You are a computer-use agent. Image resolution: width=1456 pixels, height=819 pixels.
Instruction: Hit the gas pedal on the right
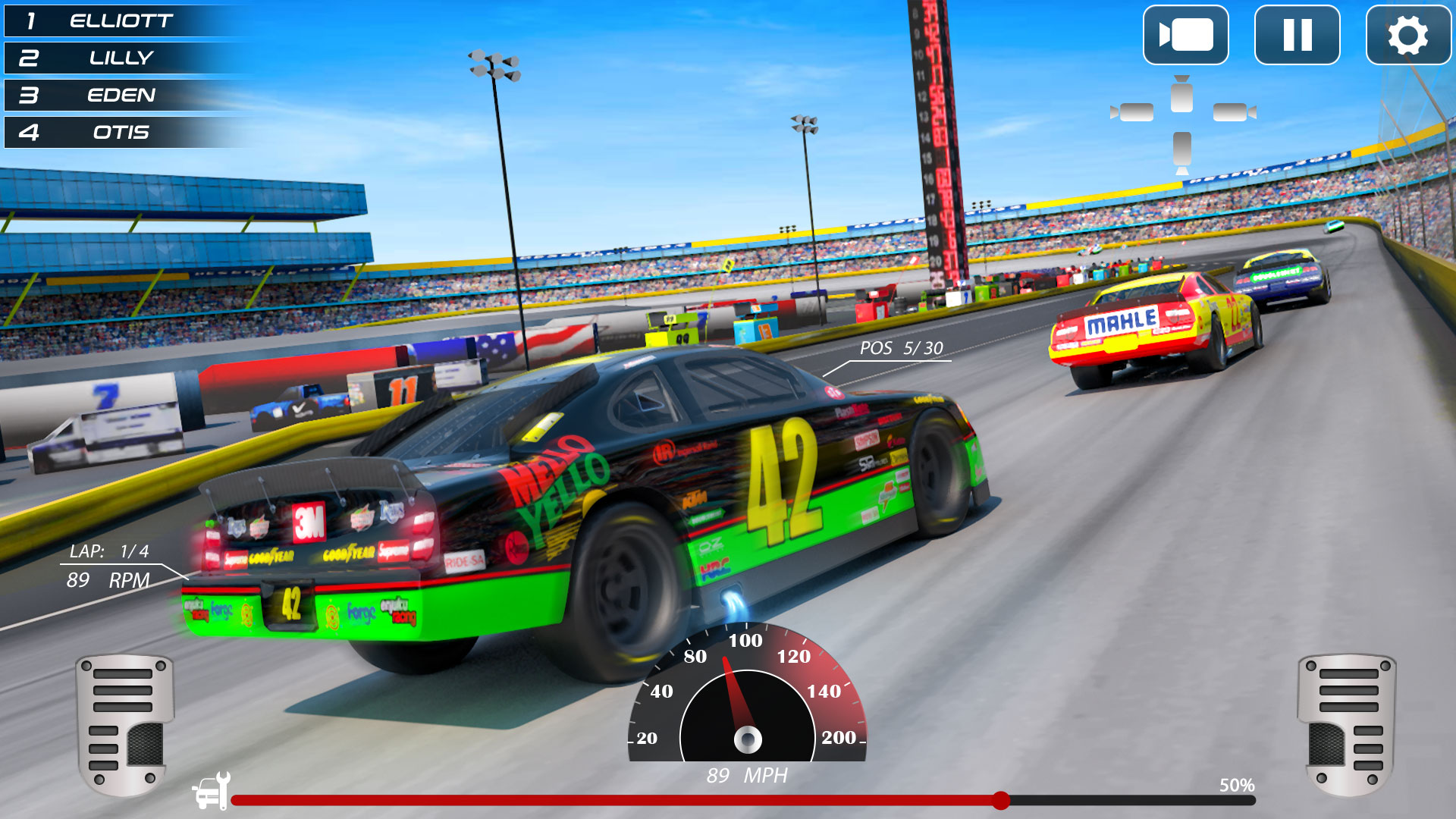[x=1347, y=724]
